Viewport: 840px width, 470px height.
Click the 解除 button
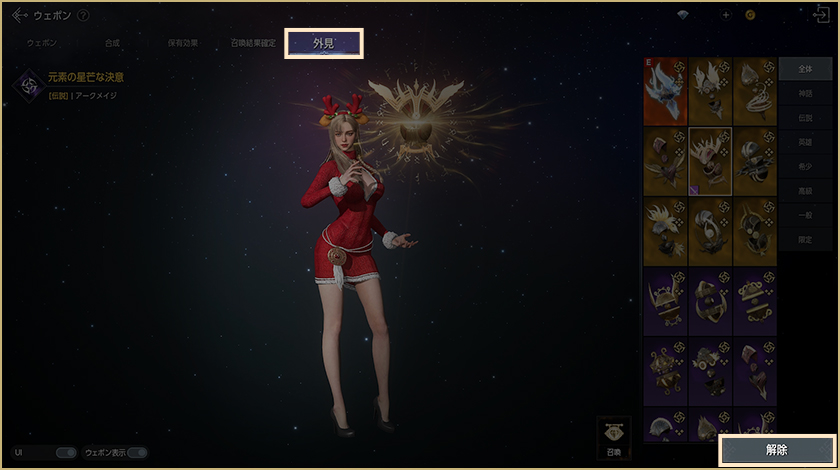776,450
